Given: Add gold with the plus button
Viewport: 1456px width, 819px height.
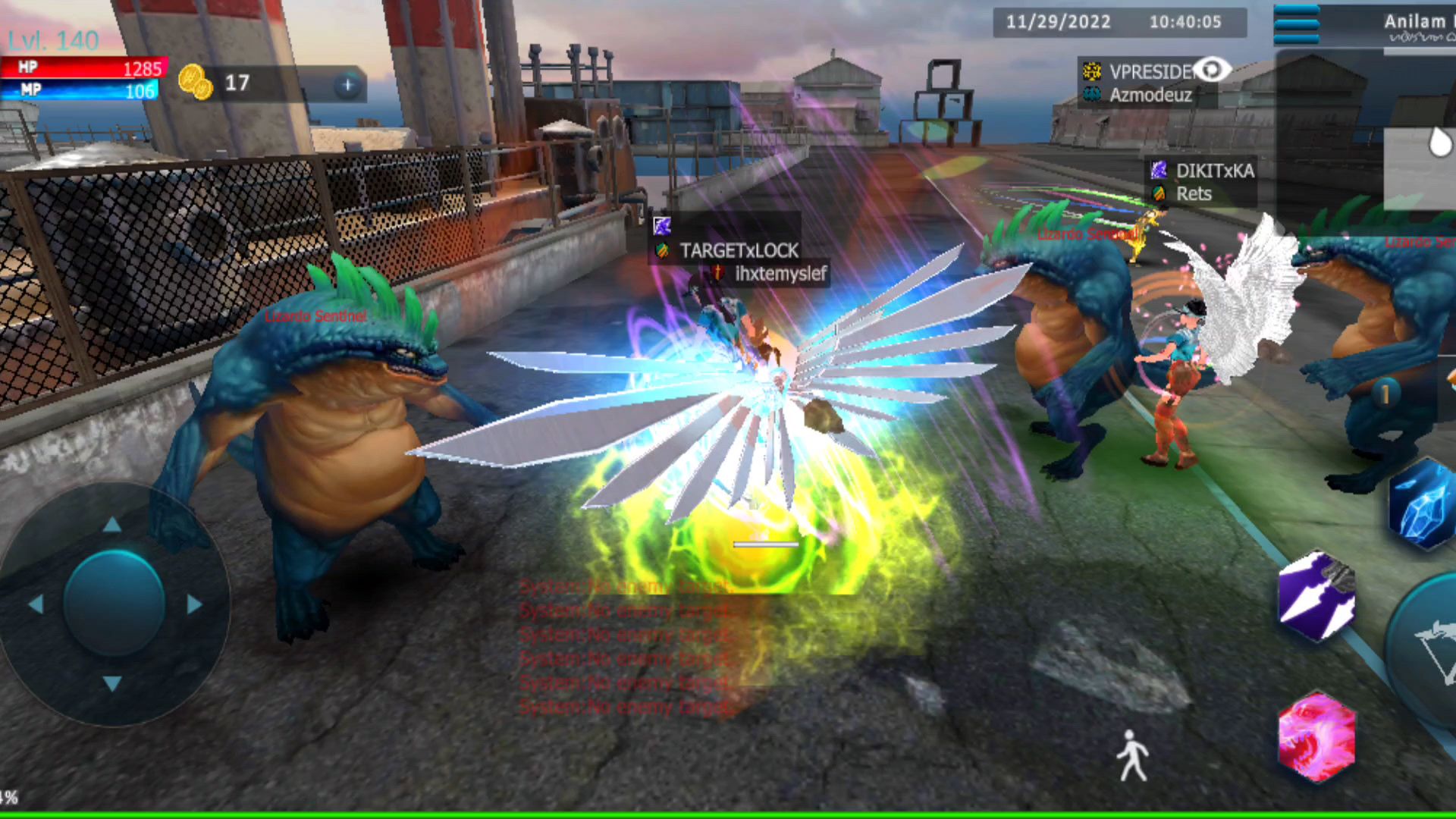Looking at the screenshot, I should point(347,85).
